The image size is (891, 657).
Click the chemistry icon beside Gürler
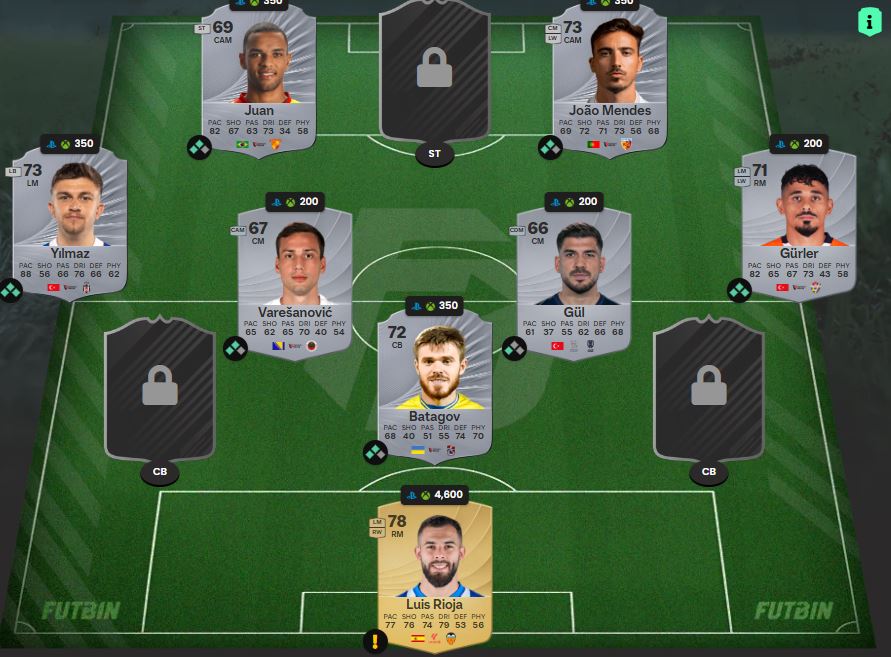(739, 291)
